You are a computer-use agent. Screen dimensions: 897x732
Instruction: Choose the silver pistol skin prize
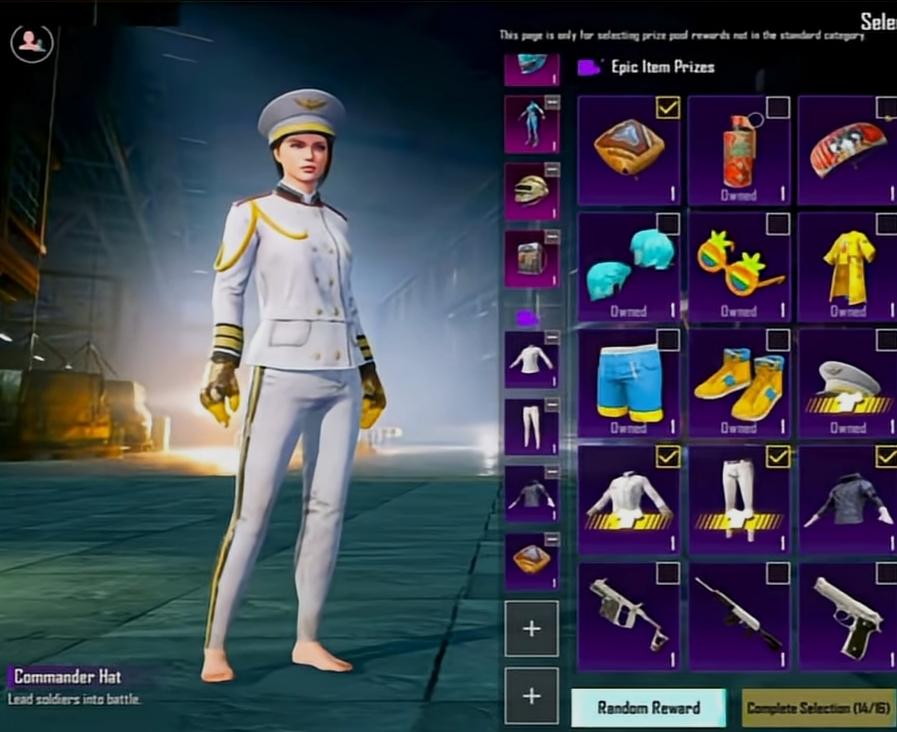848,616
